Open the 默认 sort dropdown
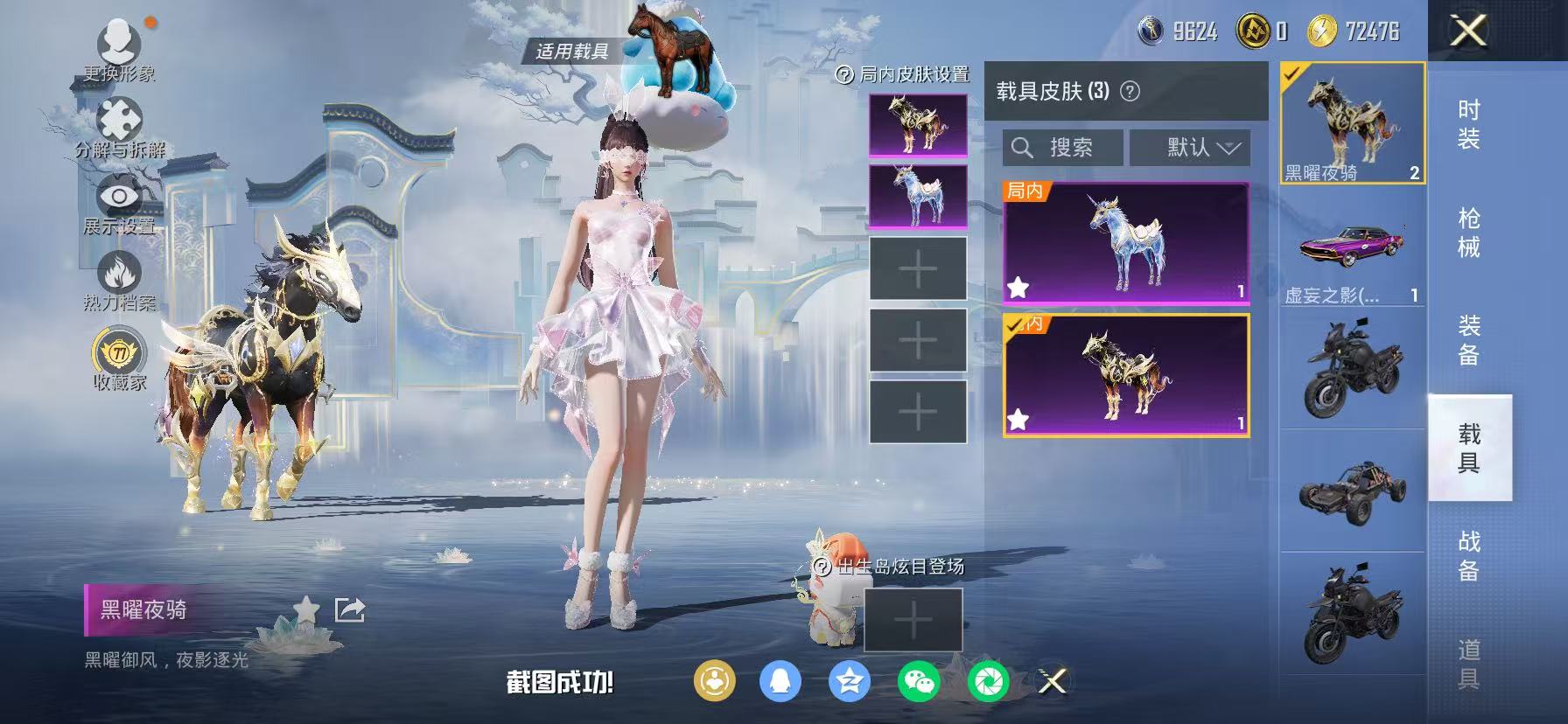The height and width of the screenshot is (724, 1568). (1192, 147)
